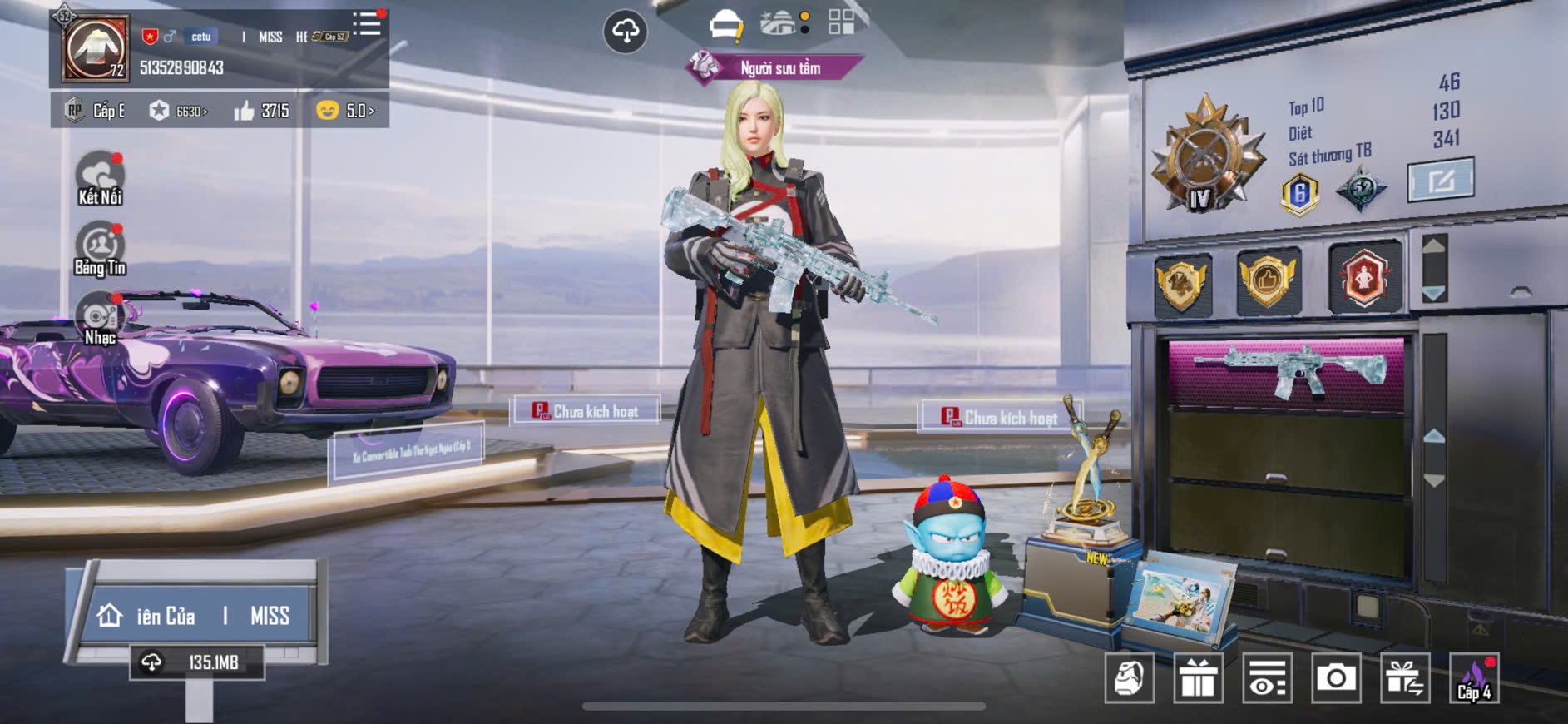This screenshot has width=1568, height=724.
Task: Tap the Người sưu tầm title banner
Action: (x=778, y=68)
